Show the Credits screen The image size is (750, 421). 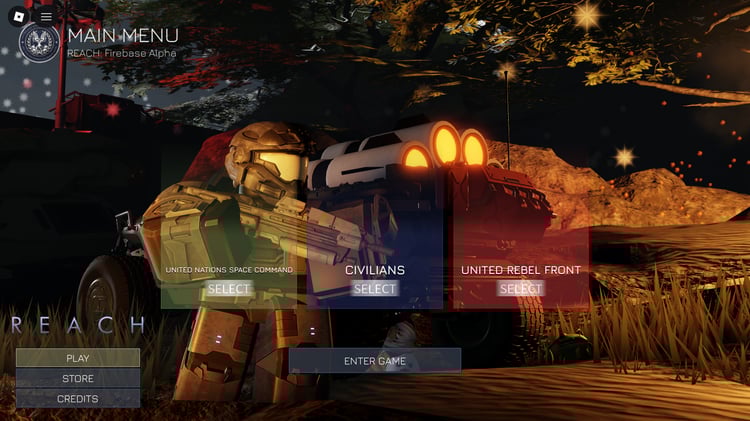click(78, 399)
